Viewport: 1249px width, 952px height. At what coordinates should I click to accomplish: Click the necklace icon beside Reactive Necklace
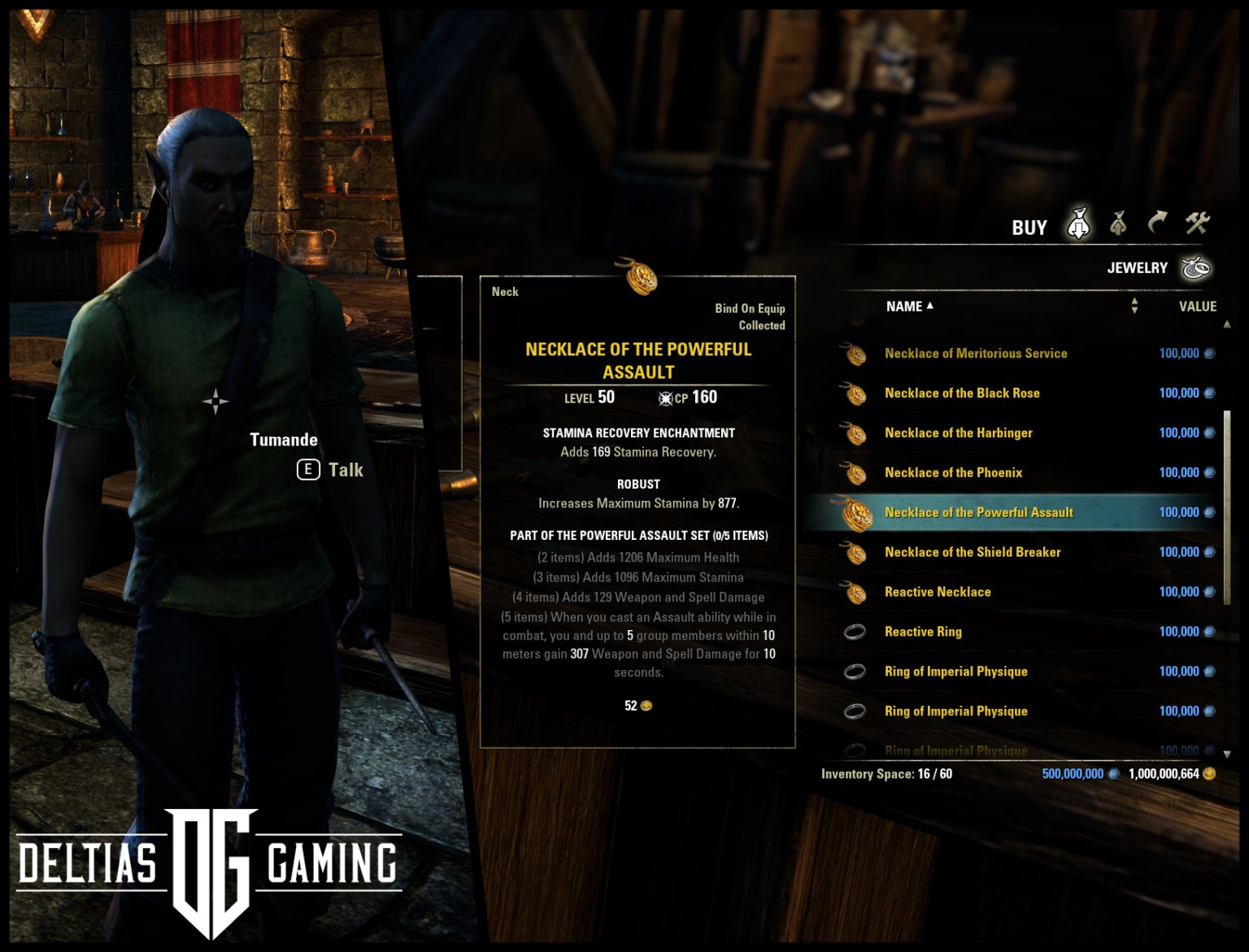[855, 591]
